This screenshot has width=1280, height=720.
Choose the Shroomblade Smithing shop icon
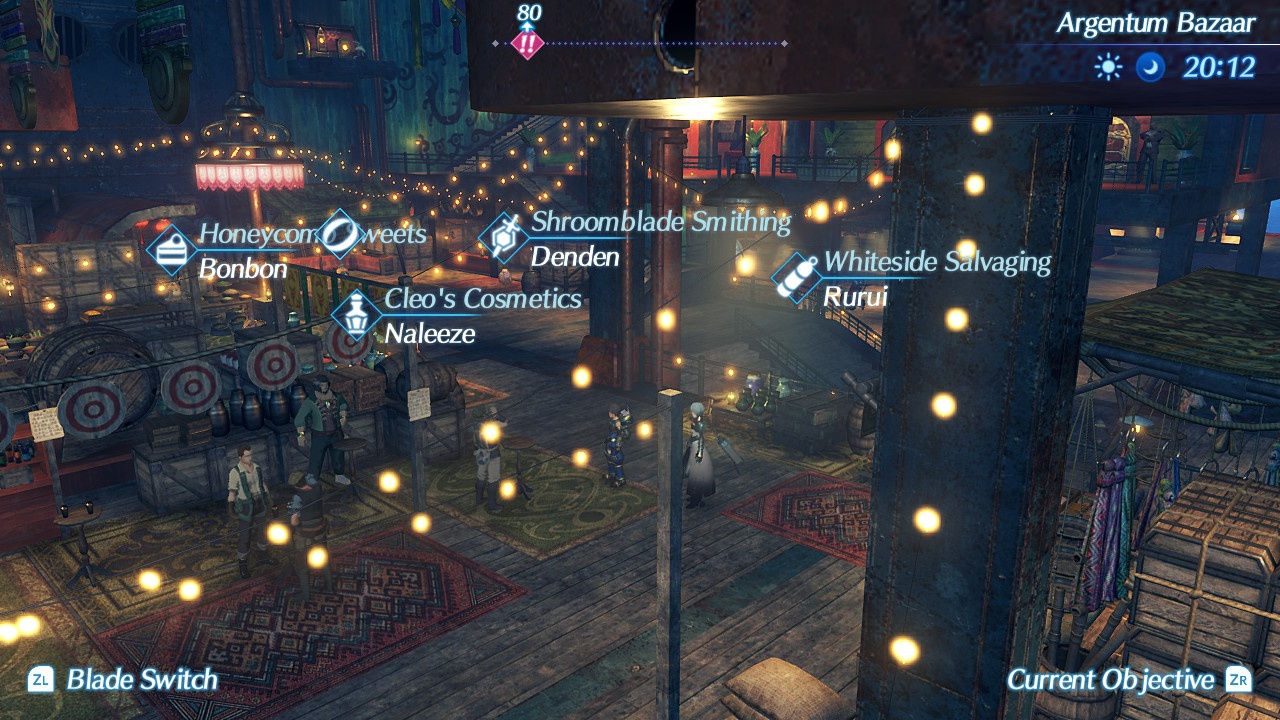(x=503, y=238)
